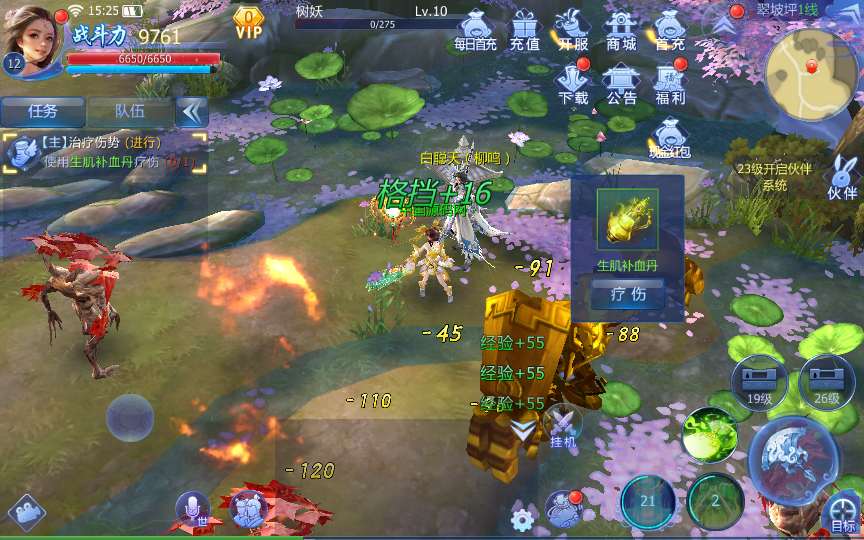Open the 福利 welfare rewards
This screenshot has height=540, width=864.
pyautogui.click(x=669, y=83)
